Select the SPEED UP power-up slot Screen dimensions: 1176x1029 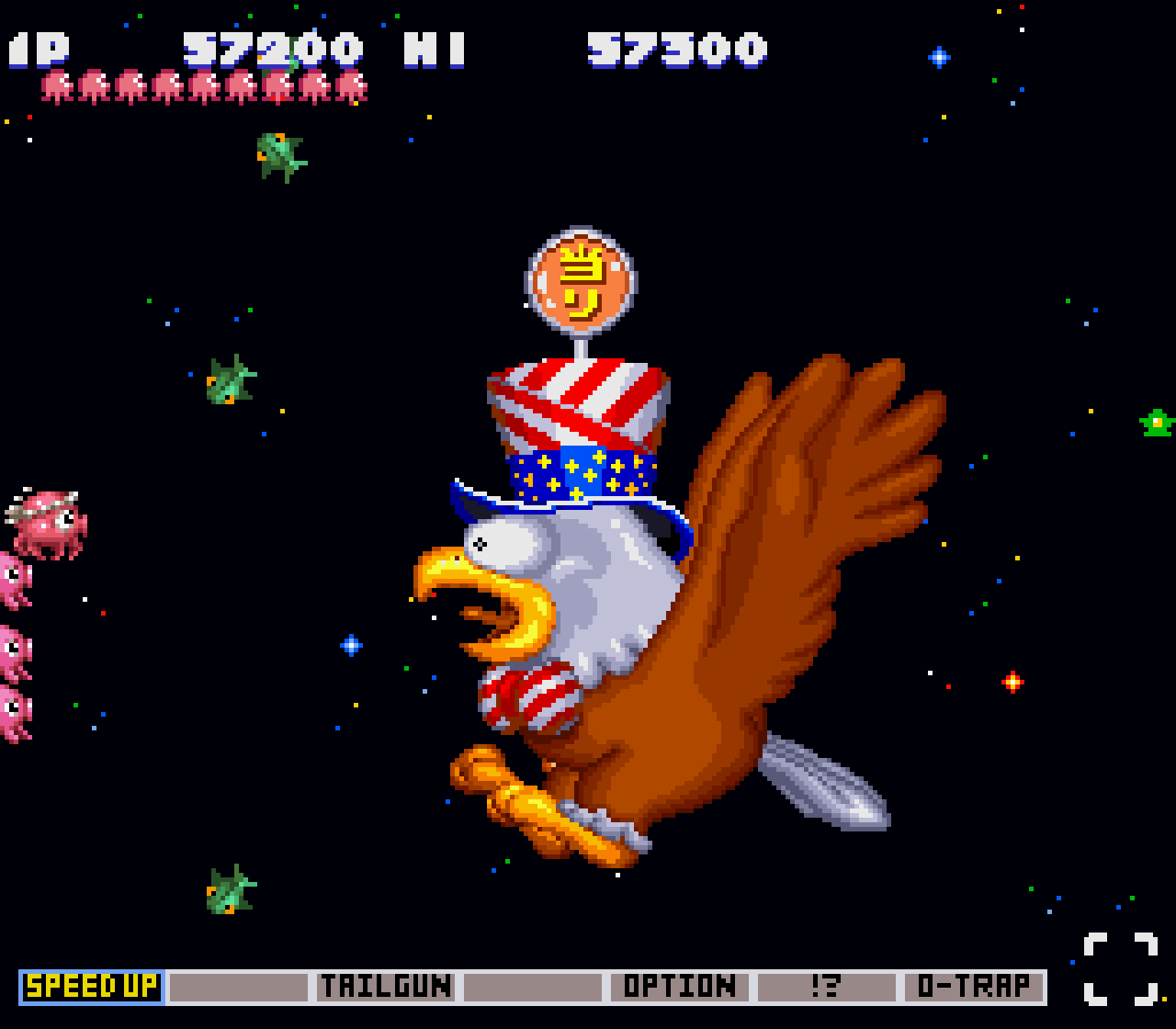(92, 987)
